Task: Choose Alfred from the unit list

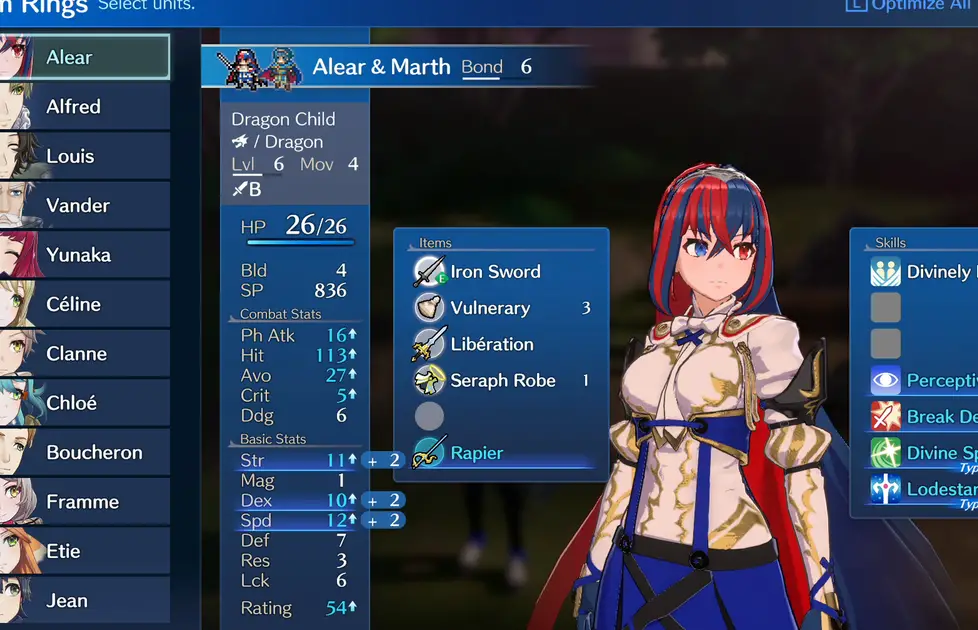Action: [x=85, y=106]
